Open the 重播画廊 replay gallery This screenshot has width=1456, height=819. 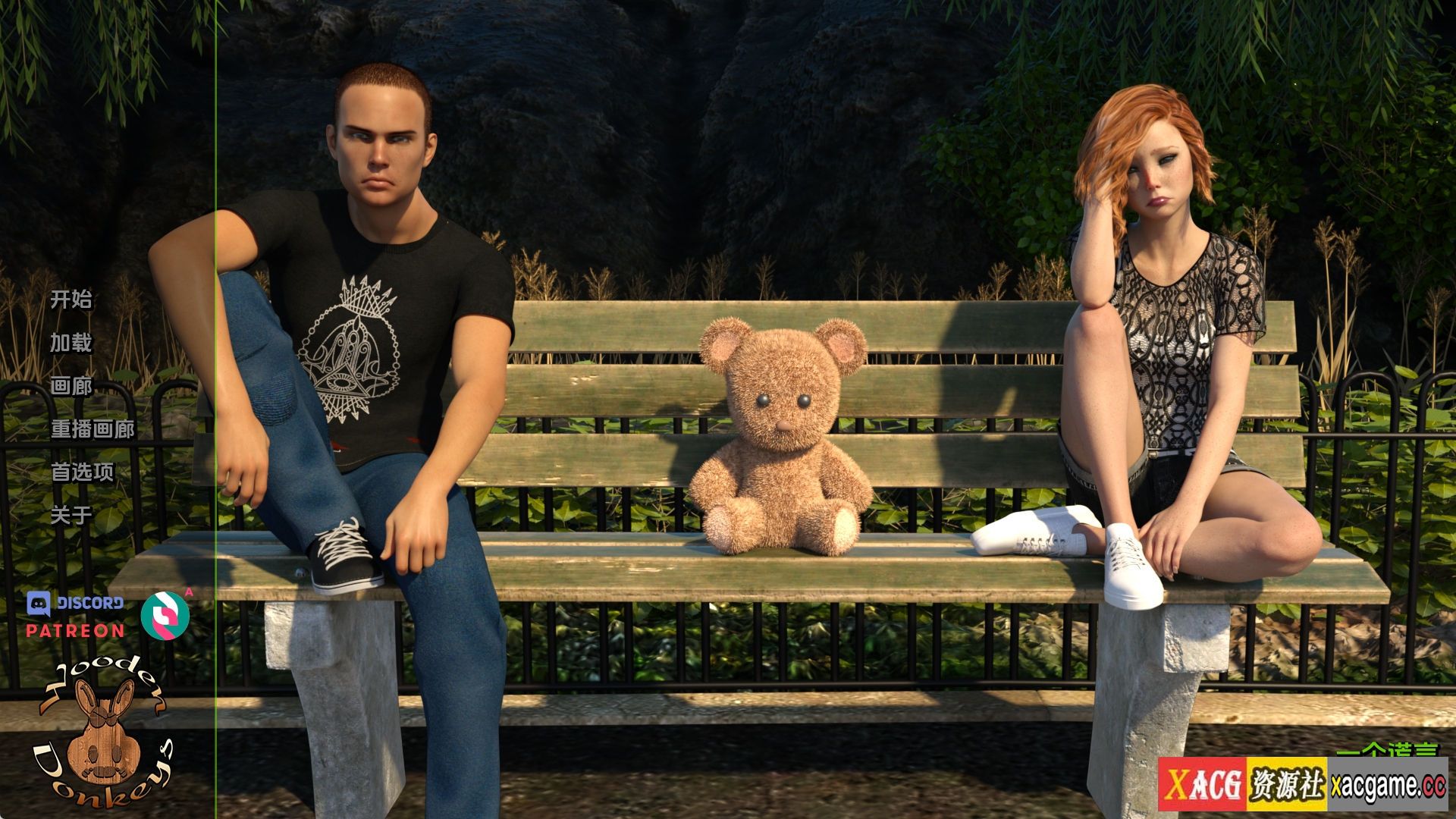click(93, 429)
